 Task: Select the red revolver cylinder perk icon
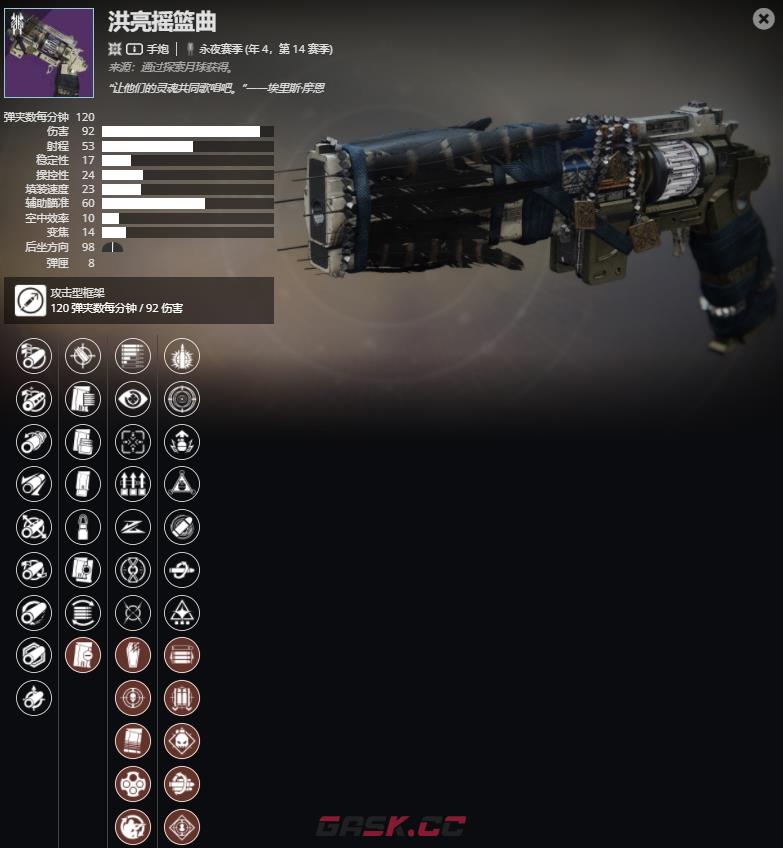click(x=133, y=784)
